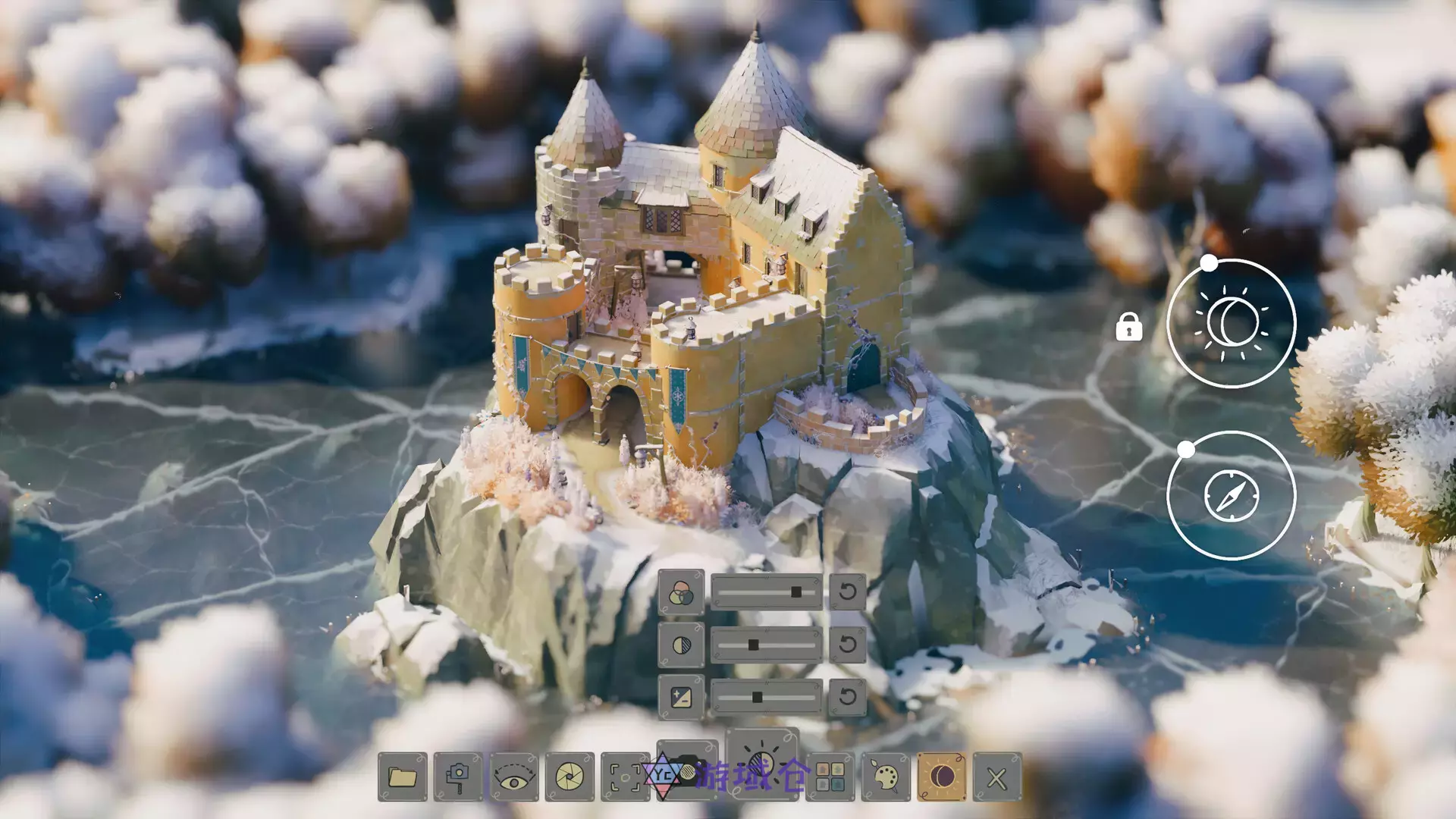The image size is (1456, 819).
Task: Toggle the moon color-grading panel
Action: point(941,774)
